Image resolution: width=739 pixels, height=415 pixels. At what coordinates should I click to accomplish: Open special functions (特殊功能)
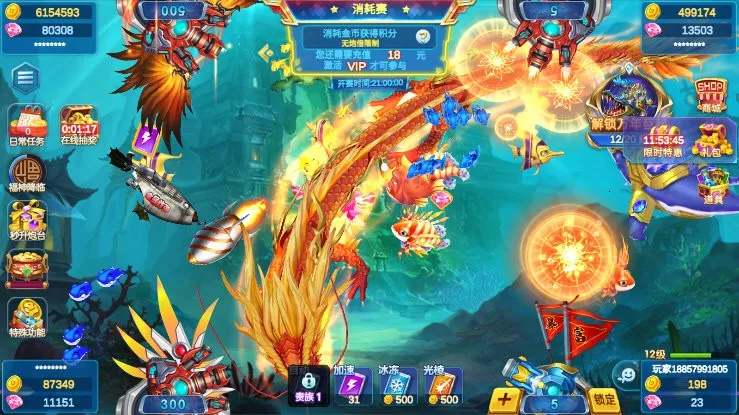tap(27, 316)
